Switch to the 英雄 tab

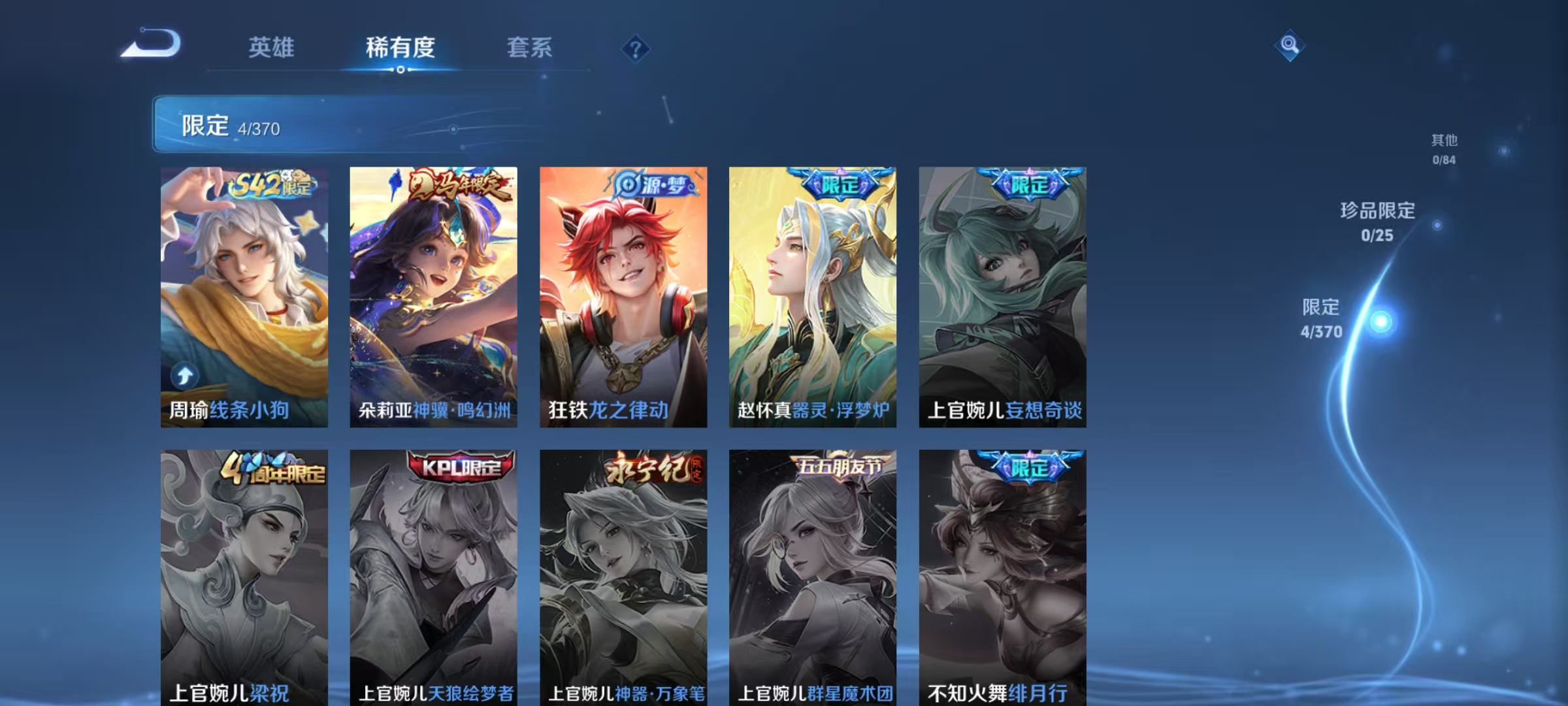click(x=272, y=48)
